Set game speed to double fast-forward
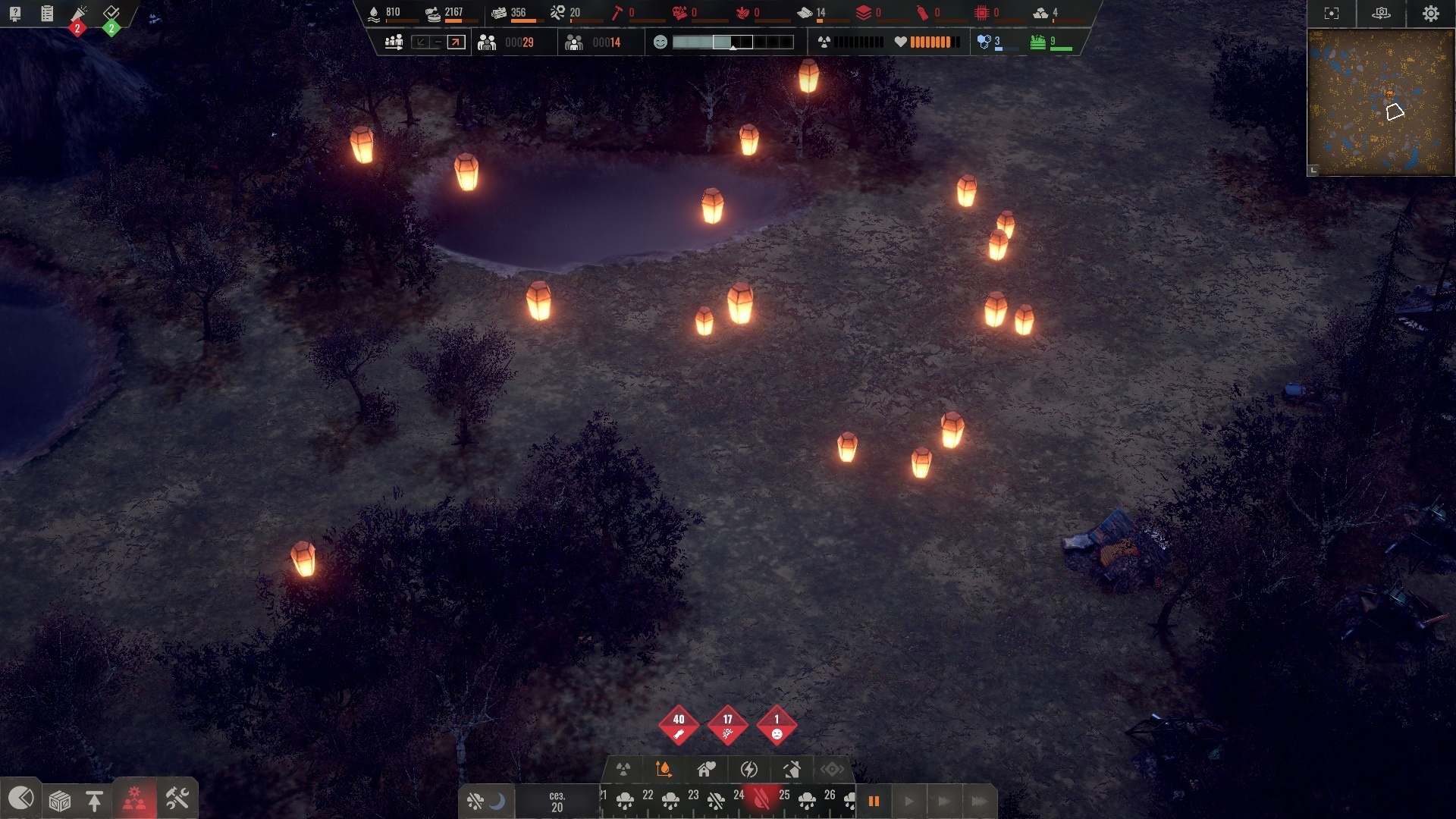This screenshot has height=819, width=1456. click(943, 801)
